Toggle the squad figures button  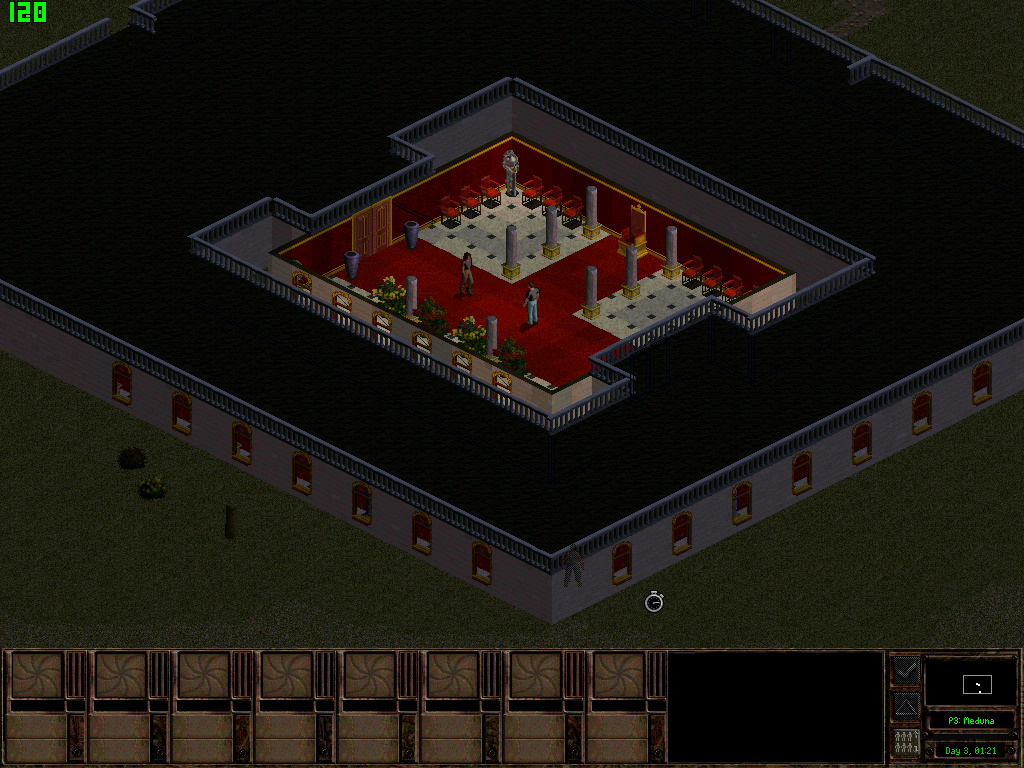coord(906,743)
